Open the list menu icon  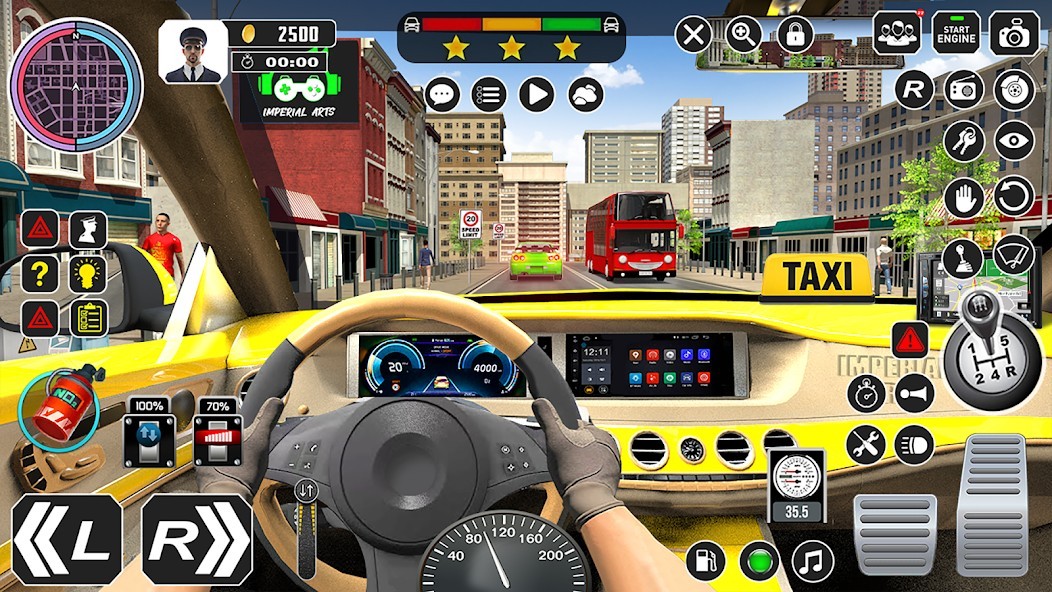(x=489, y=95)
